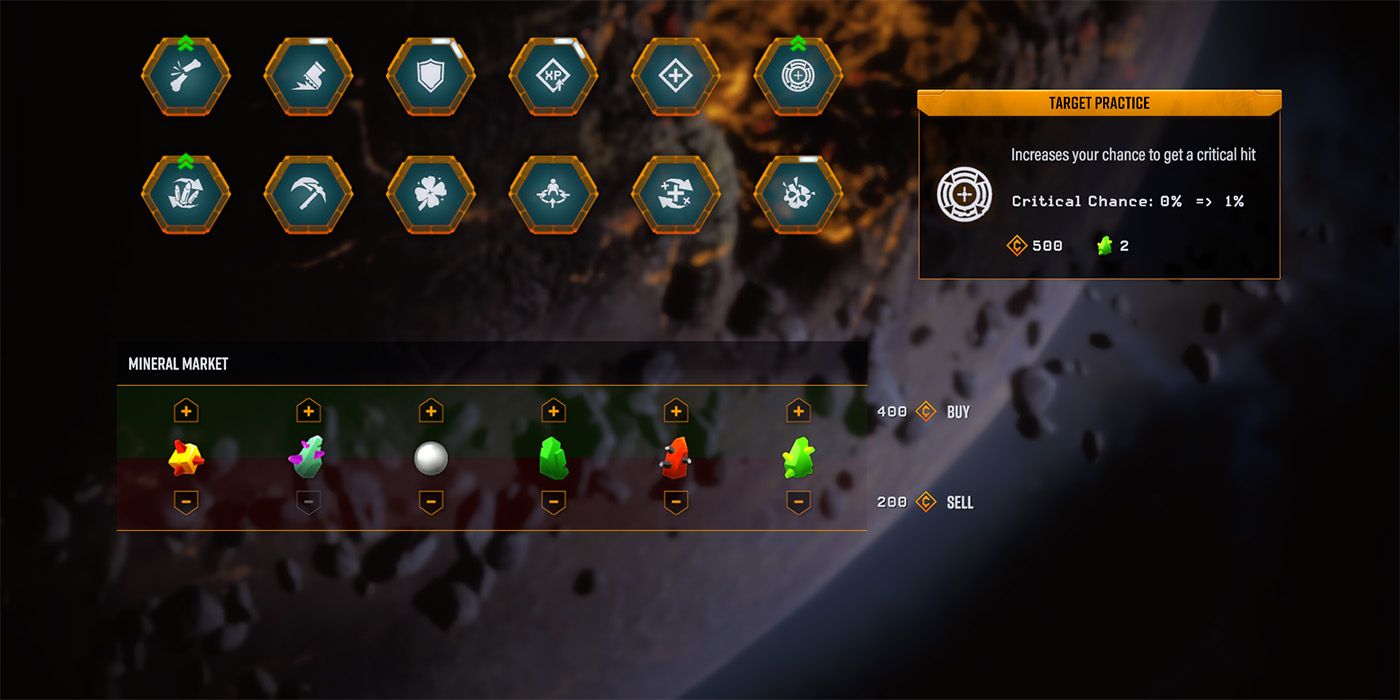
Task: Buy one dark green crystal
Action: point(553,411)
